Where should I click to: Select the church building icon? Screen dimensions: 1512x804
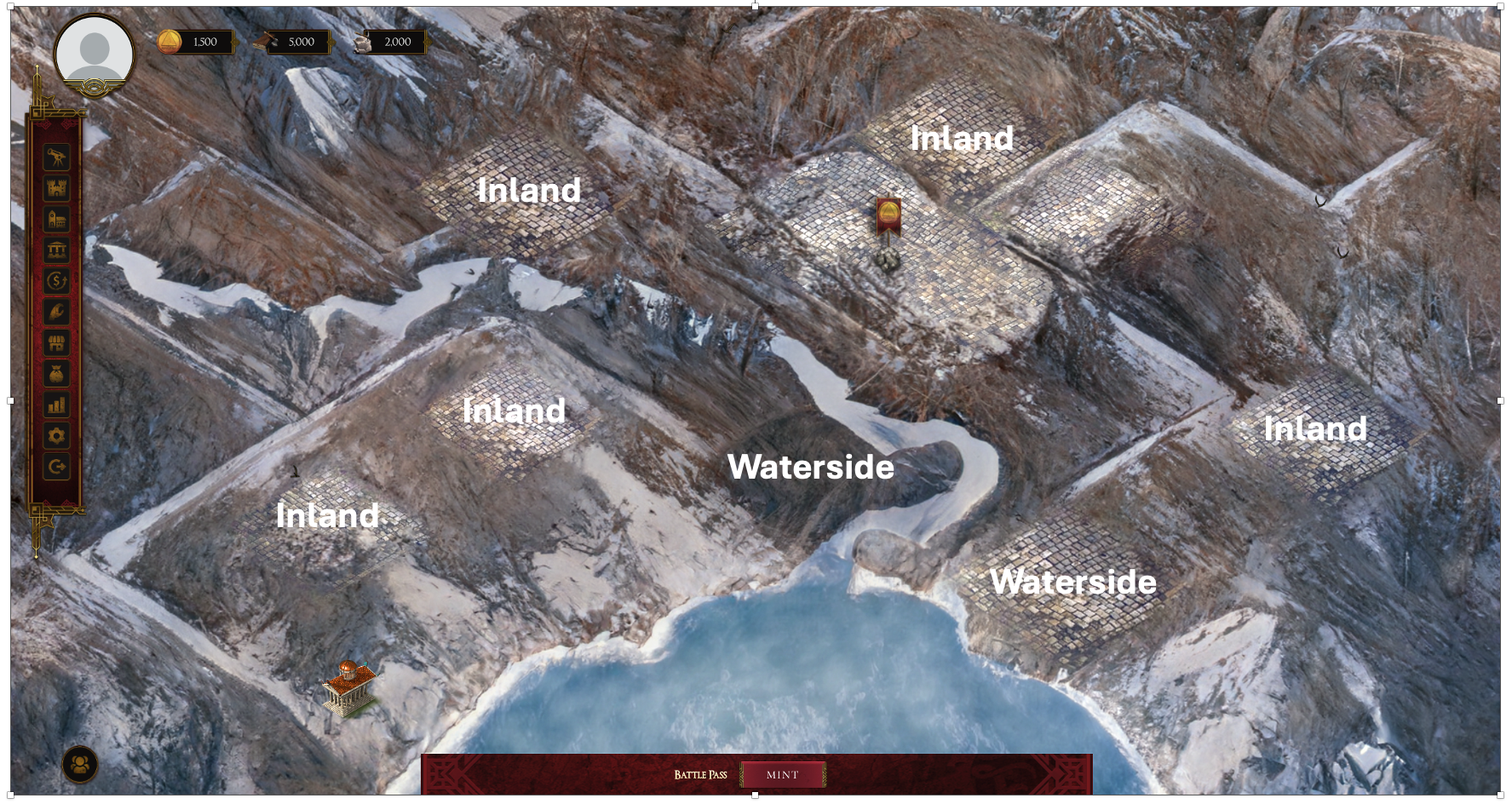(x=57, y=220)
